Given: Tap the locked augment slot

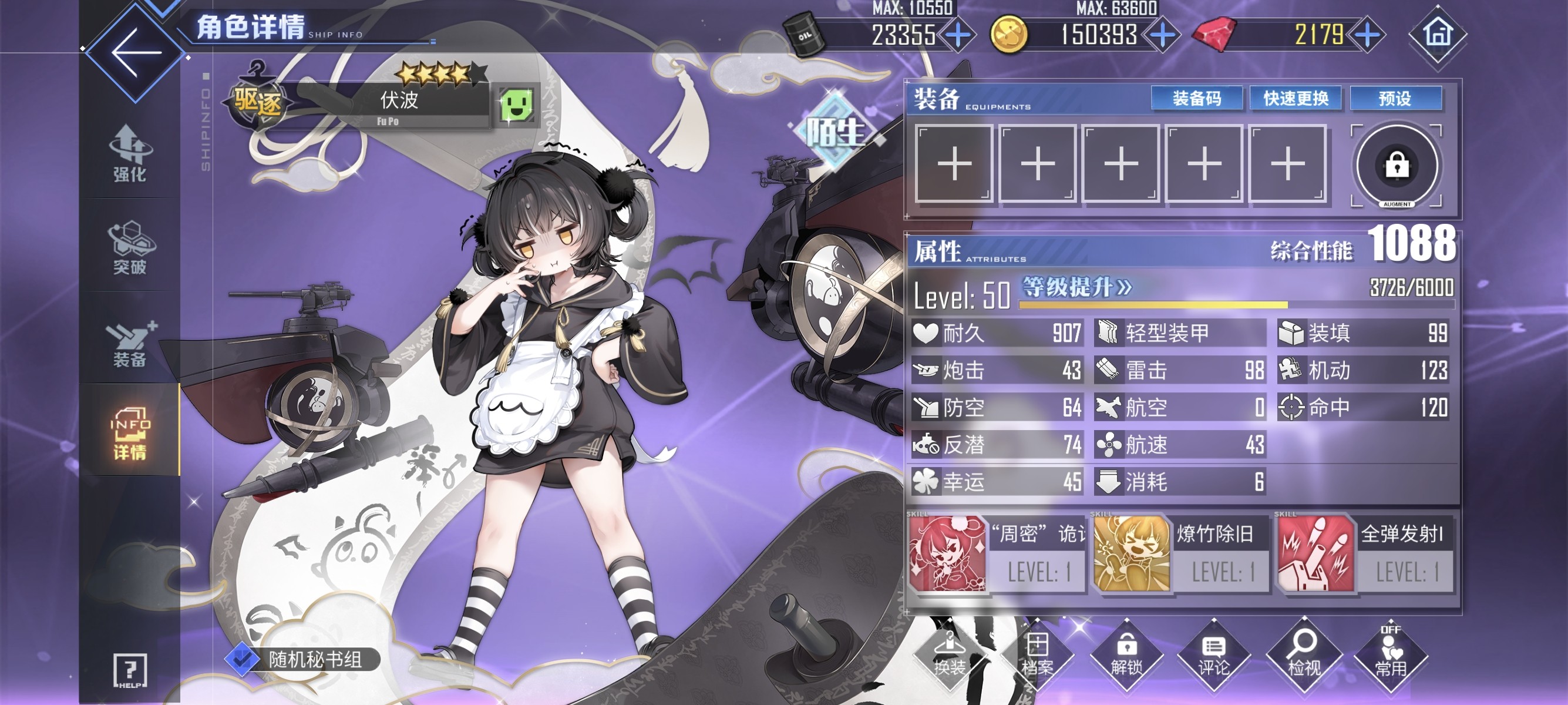Looking at the screenshot, I should coord(1397,166).
